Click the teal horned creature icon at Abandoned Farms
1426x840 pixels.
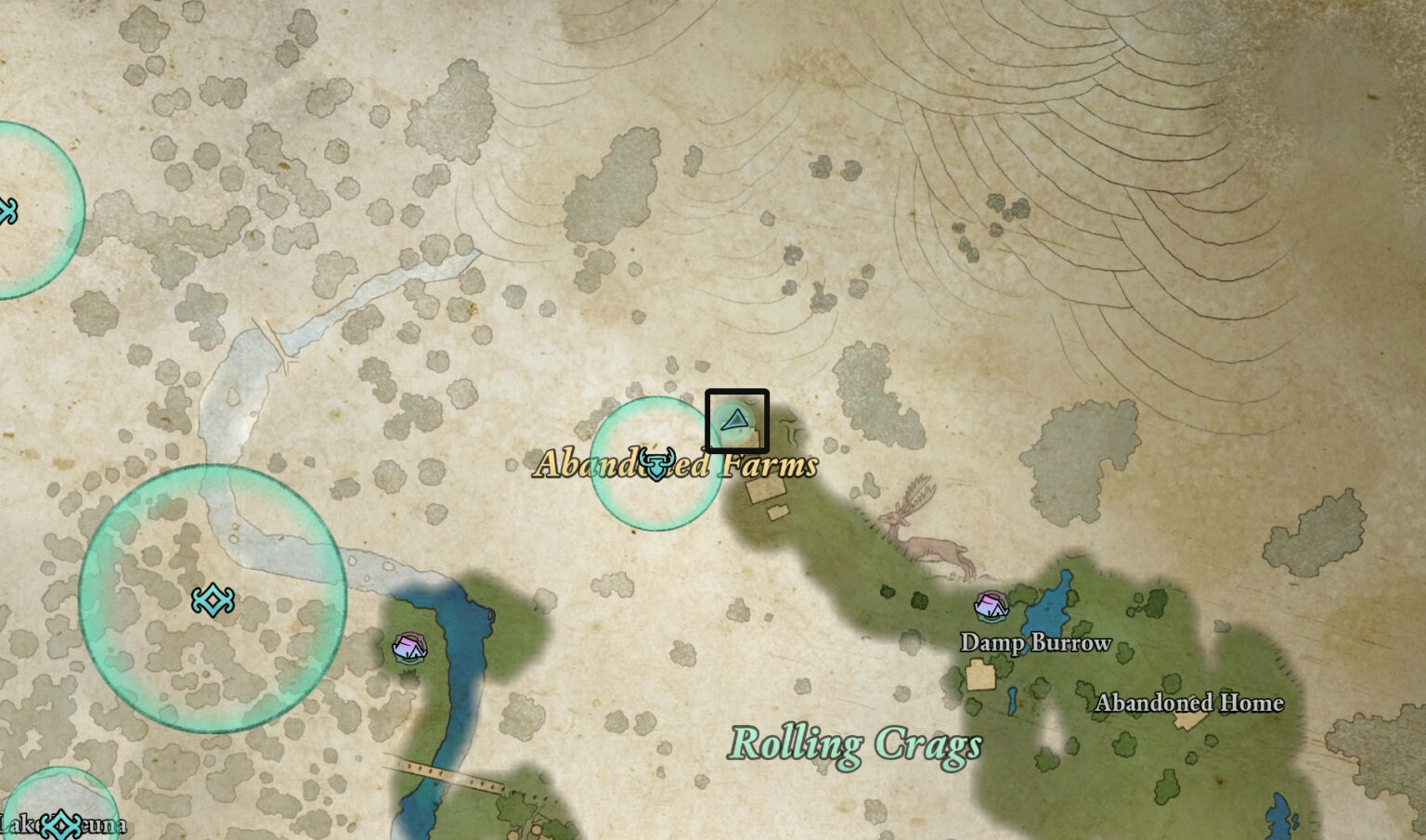pos(657,463)
